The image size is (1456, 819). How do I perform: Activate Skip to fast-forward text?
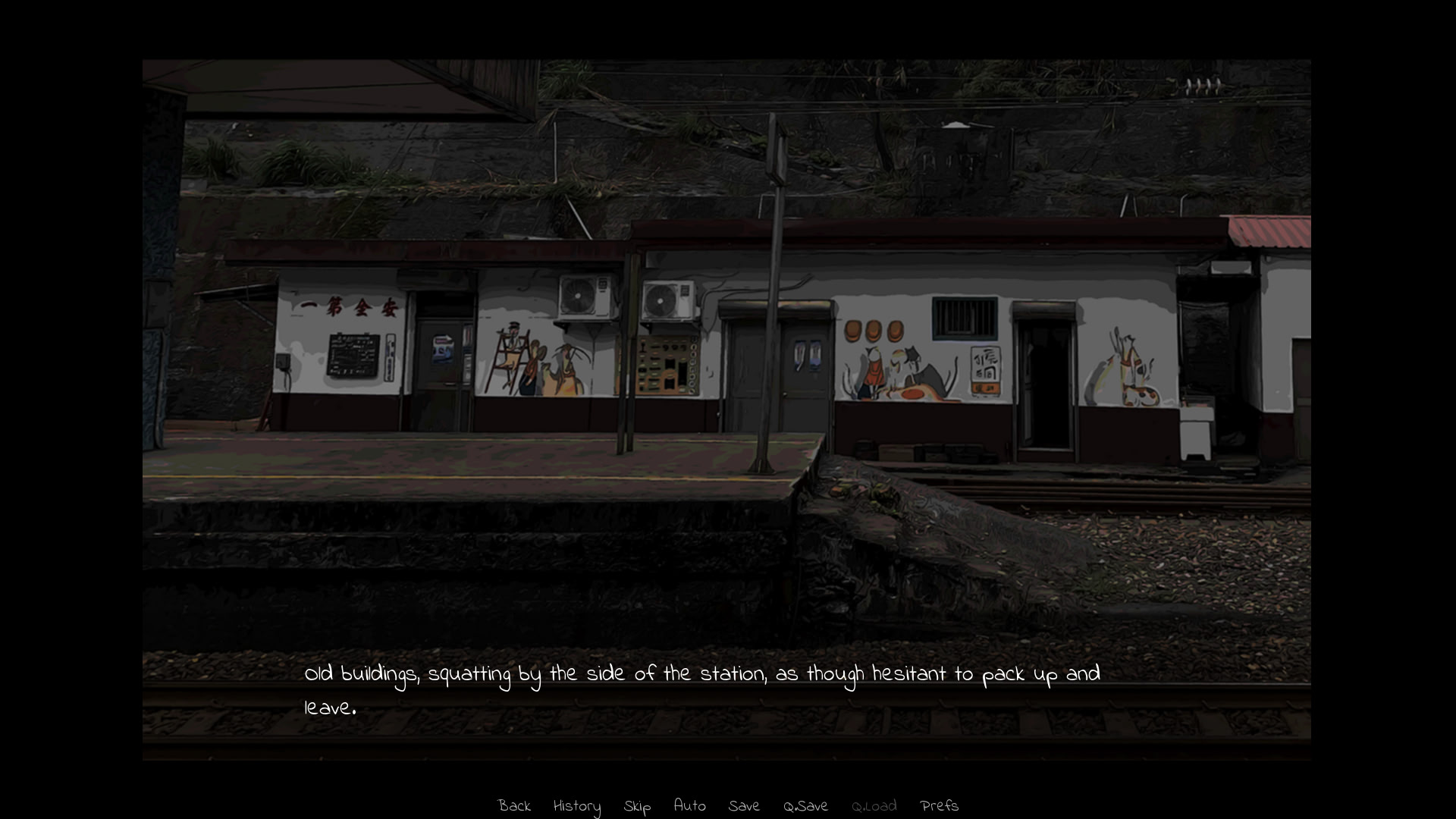coord(637,806)
